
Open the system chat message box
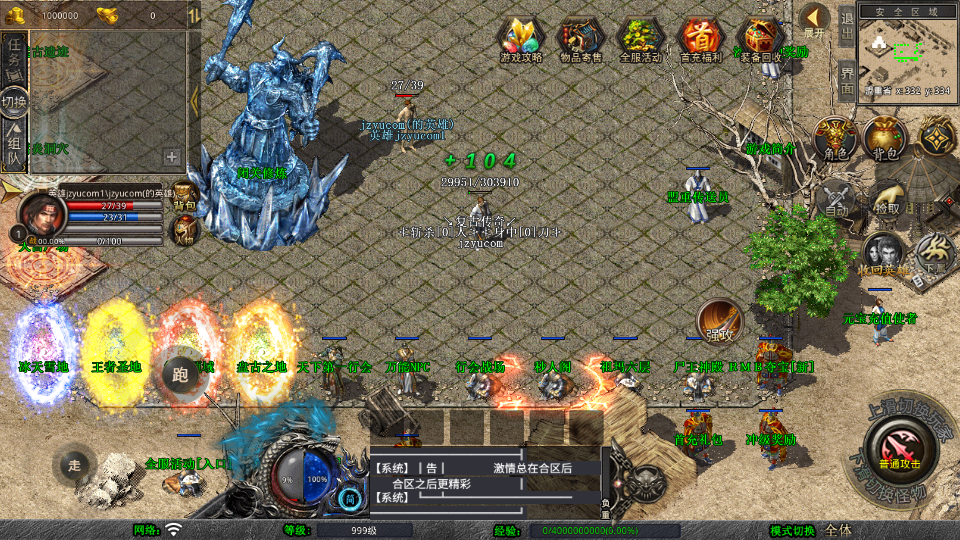pos(485,482)
